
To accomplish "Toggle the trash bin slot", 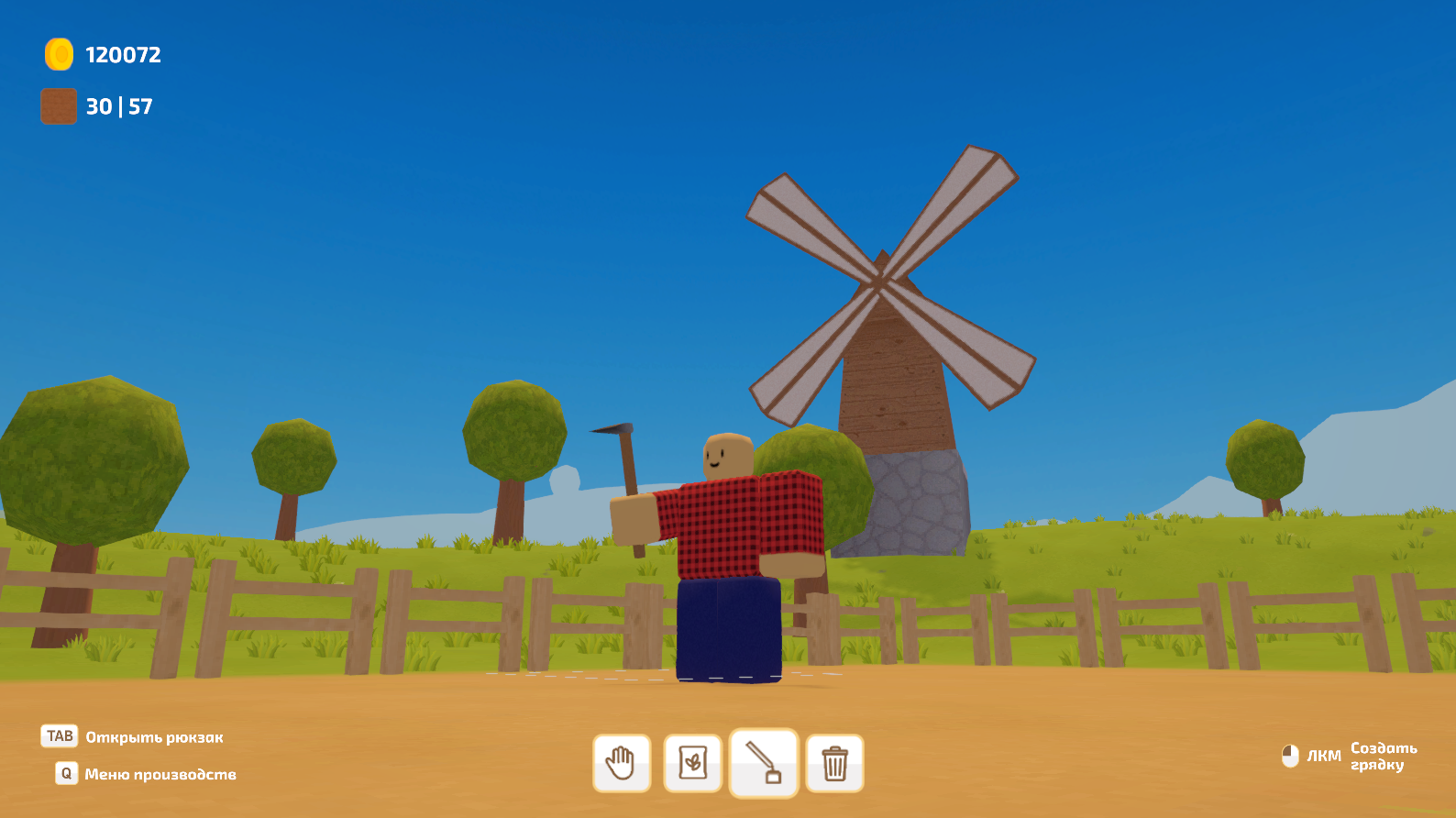I will 833,763.
